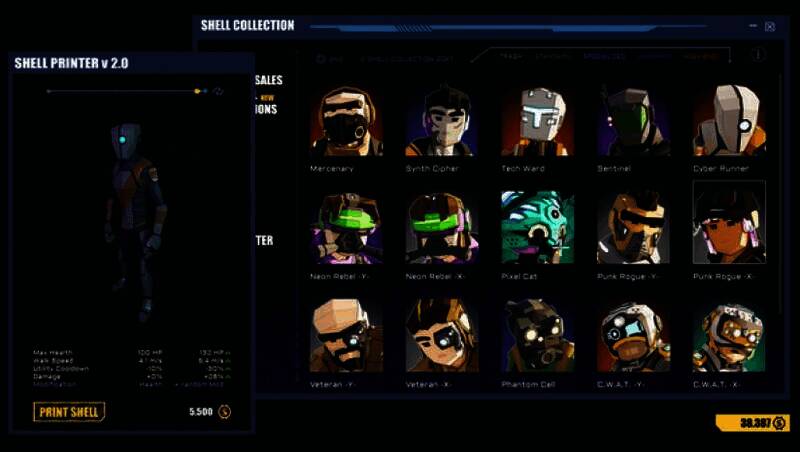800x452 pixels.
Task: Close the Shell Collection window
Action: 769,27
